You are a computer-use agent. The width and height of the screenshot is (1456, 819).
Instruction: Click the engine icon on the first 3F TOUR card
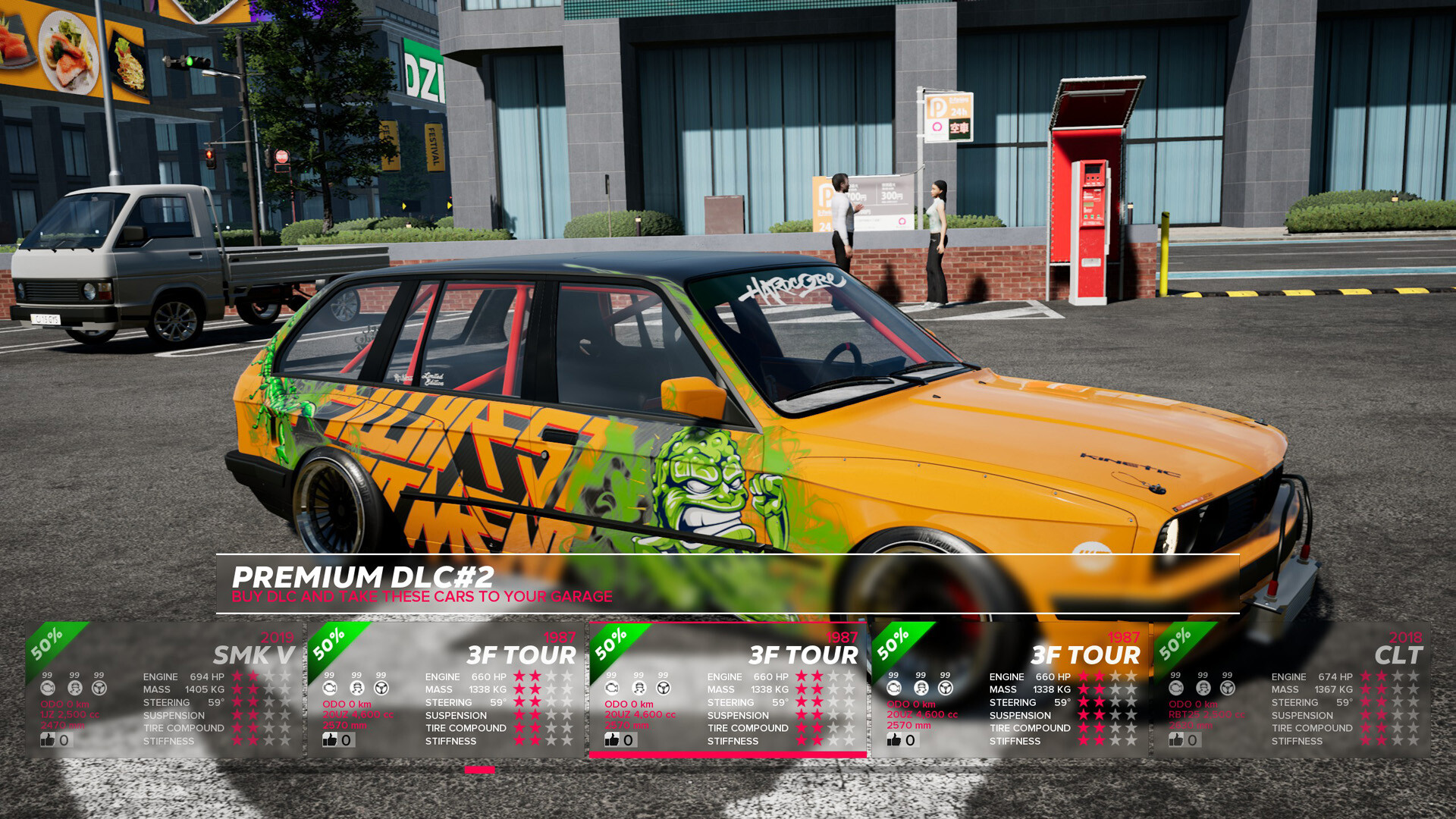click(x=329, y=689)
